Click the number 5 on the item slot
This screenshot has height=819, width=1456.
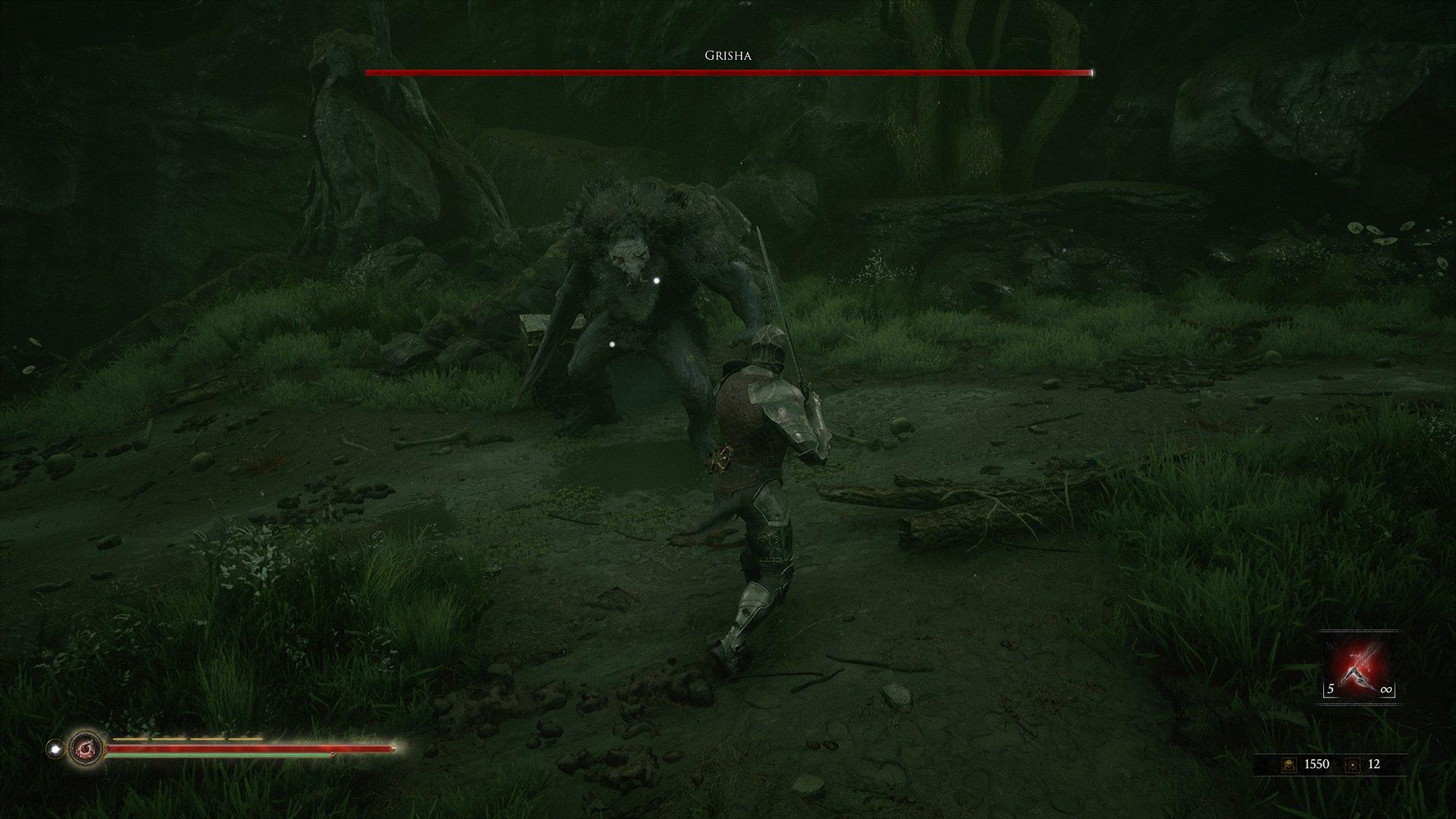pos(1330,689)
